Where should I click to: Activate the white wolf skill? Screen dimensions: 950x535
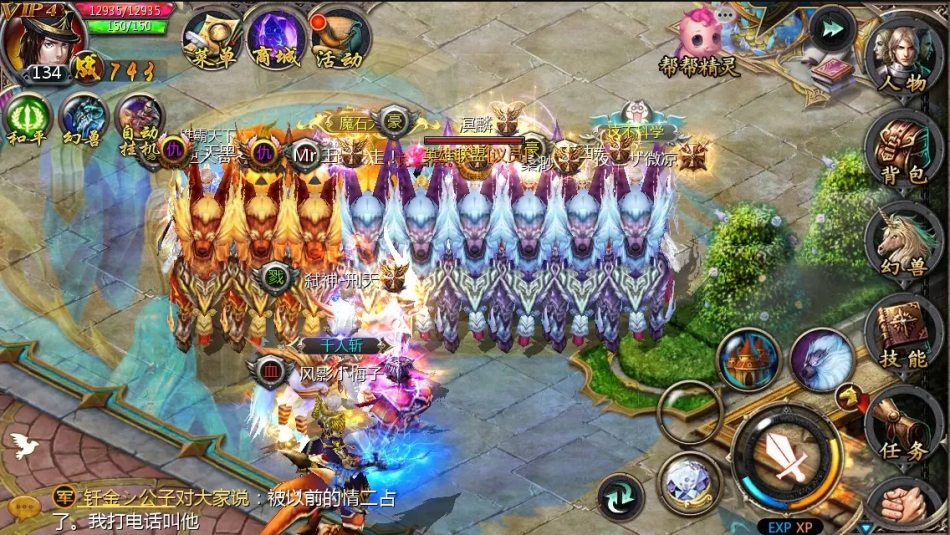click(x=822, y=360)
